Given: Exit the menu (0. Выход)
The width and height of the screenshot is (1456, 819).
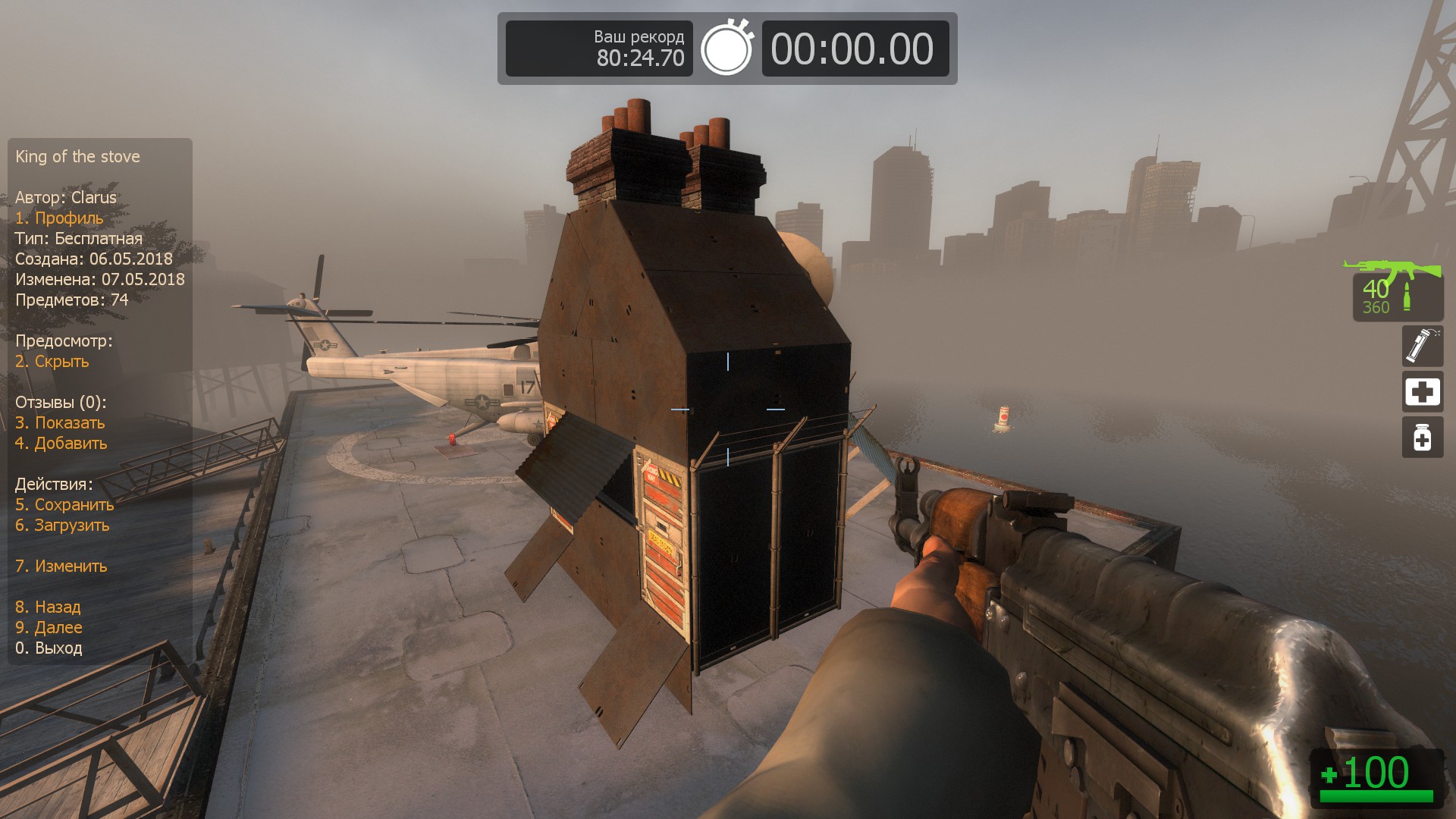Looking at the screenshot, I should tap(49, 648).
